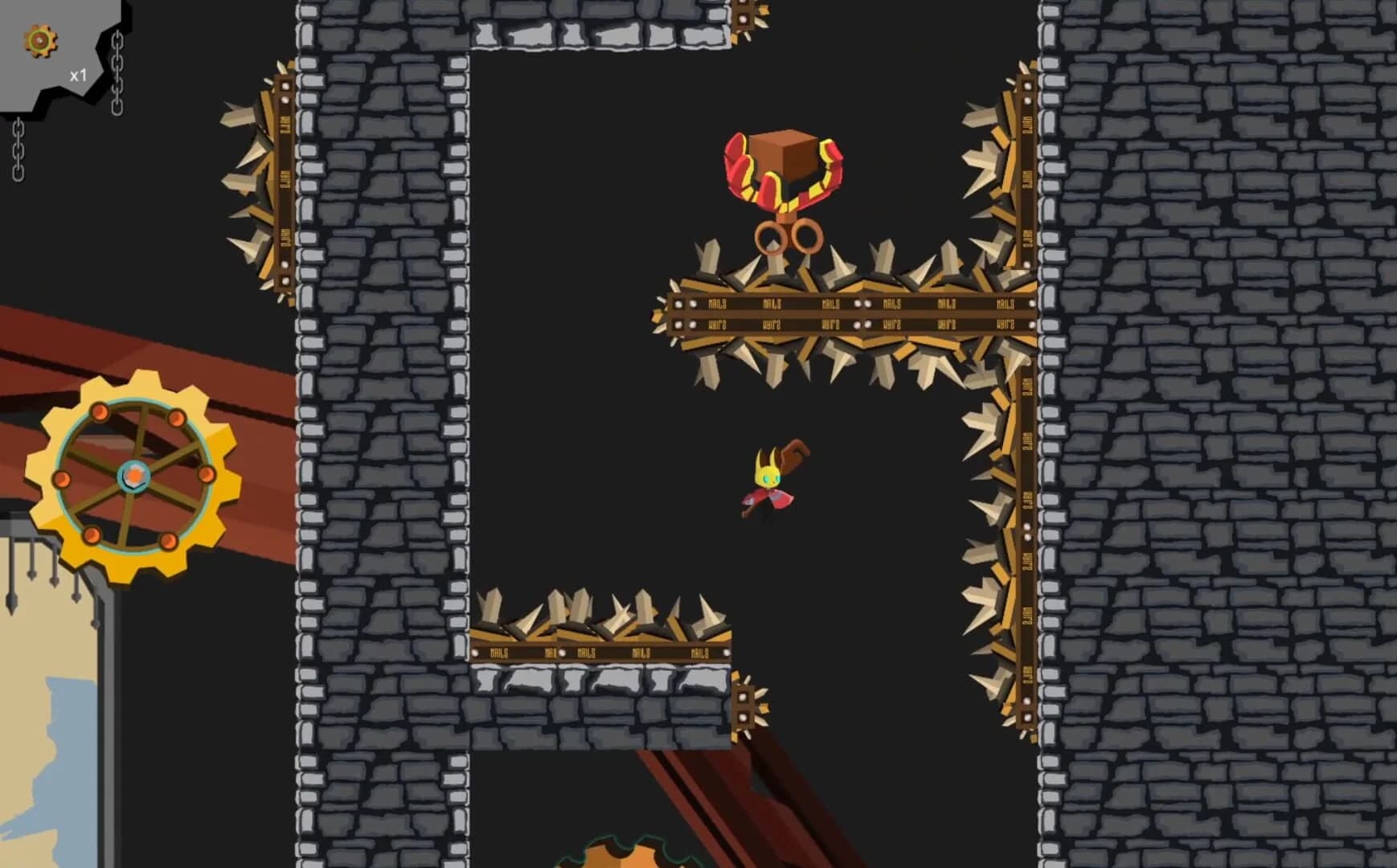Click the x1 text next to the gear icon
Viewport: 1397px width, 868px height.
pyautogui.click(x=78, y=75)
